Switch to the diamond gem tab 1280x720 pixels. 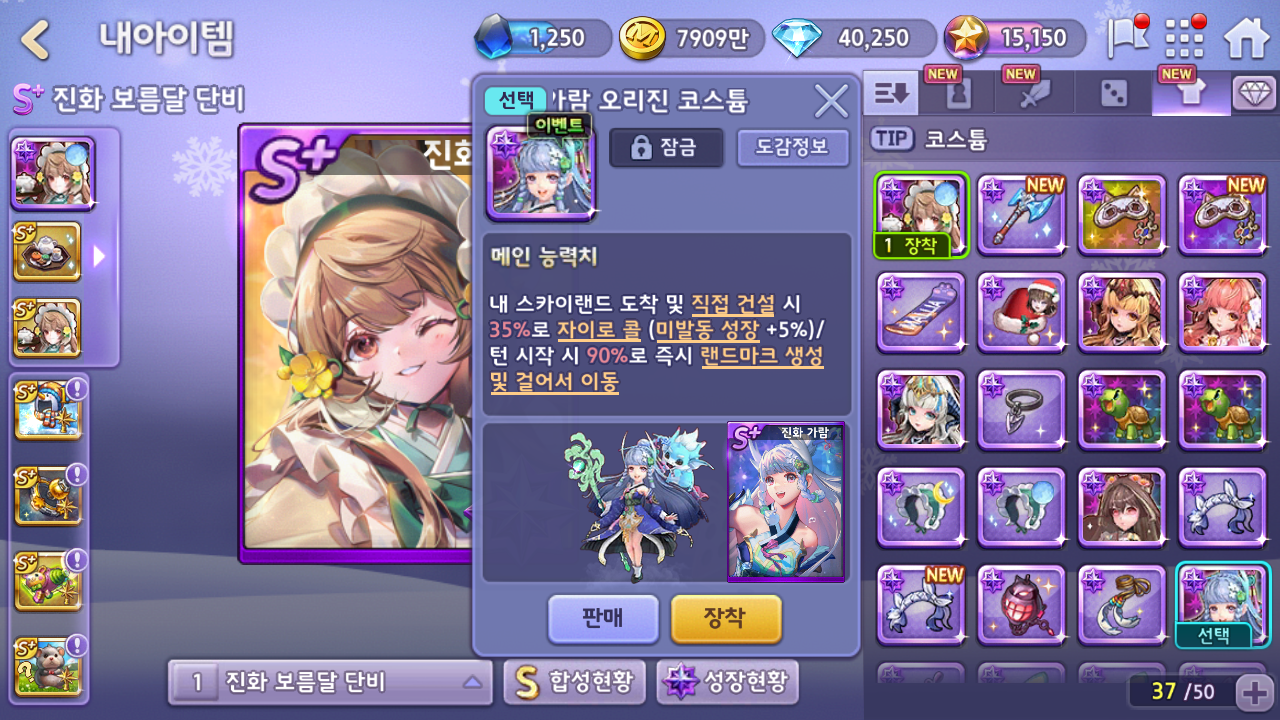point(1254,94)
